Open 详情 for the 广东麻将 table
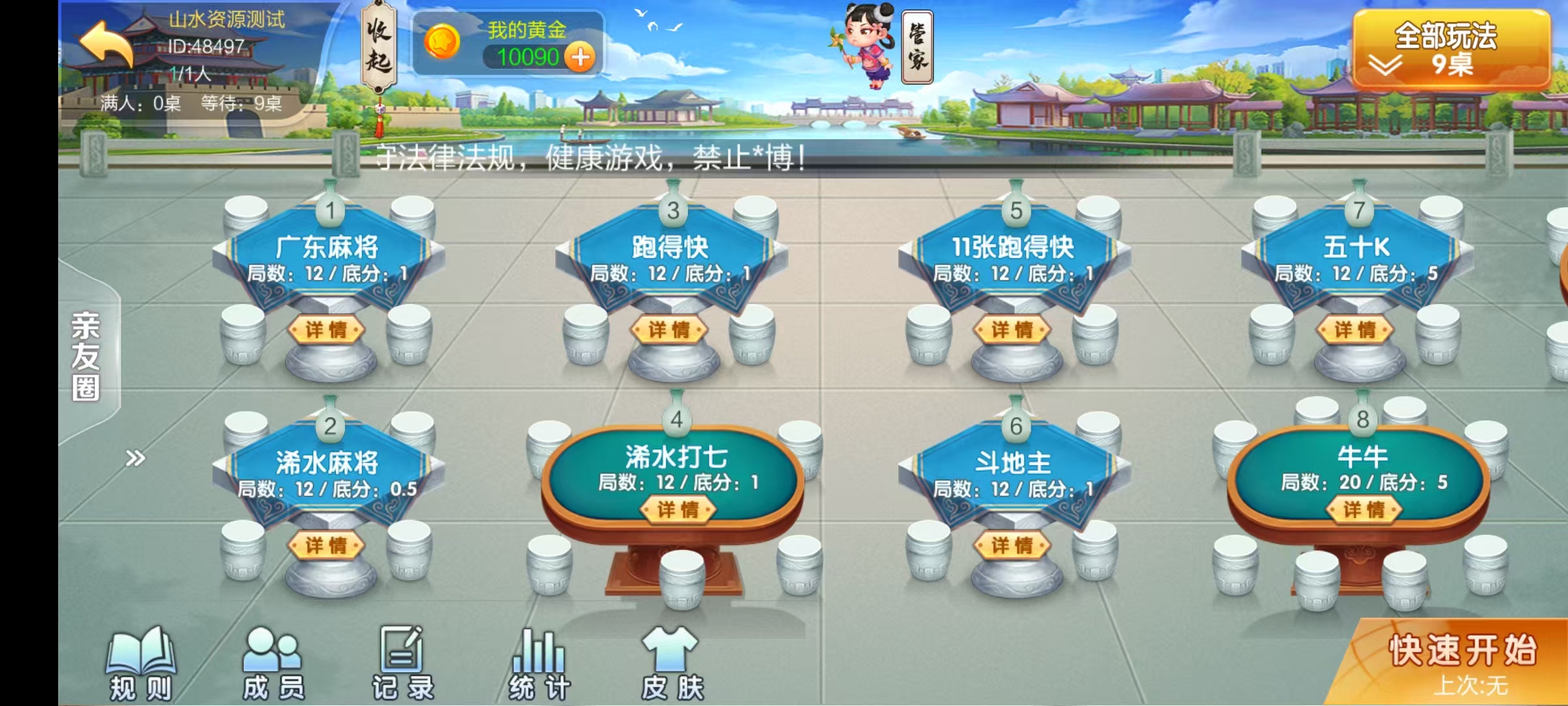Image resolution: width=1568 pixels, height=706 pixels. (x=329, y=329)
